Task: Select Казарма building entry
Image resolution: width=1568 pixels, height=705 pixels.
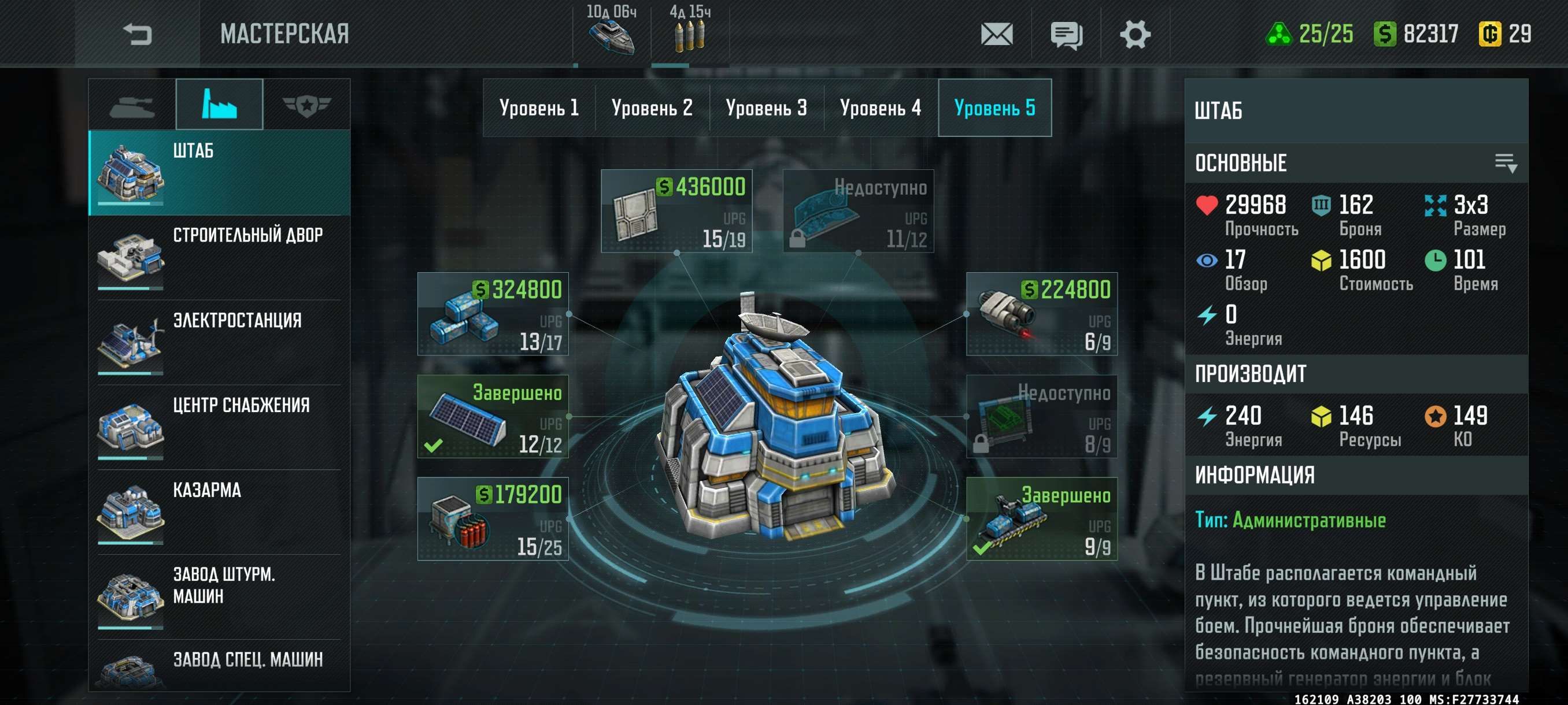Action: [x=219, y=511]
